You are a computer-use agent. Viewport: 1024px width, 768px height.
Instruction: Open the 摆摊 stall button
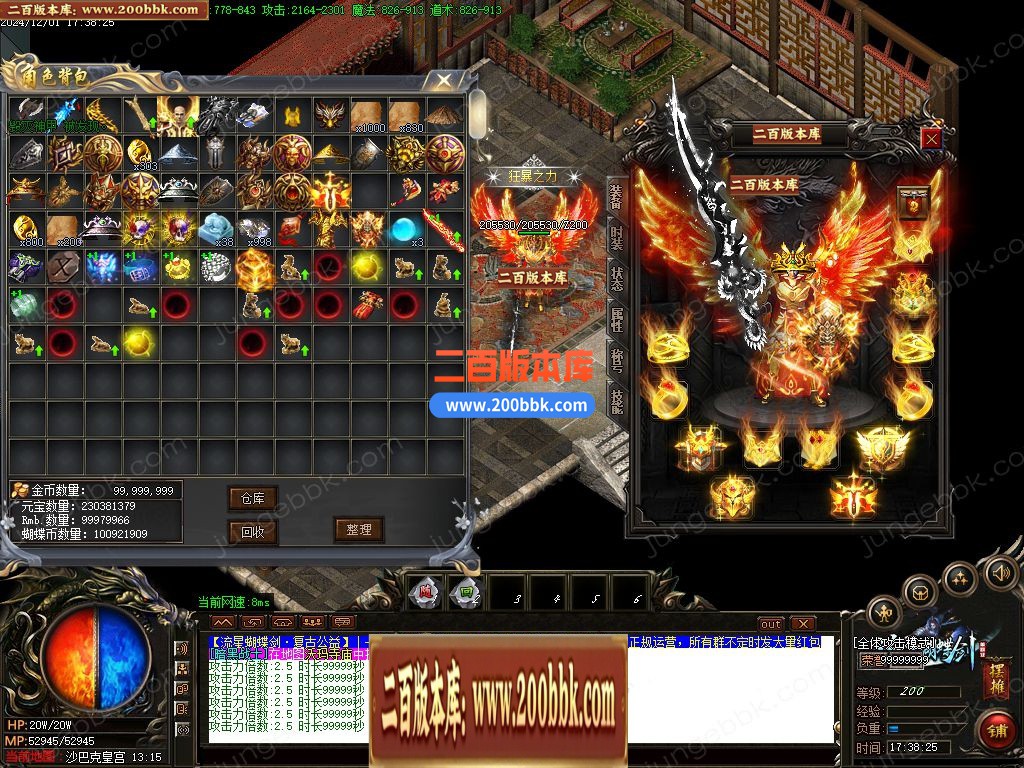click(x=996, y=681)
